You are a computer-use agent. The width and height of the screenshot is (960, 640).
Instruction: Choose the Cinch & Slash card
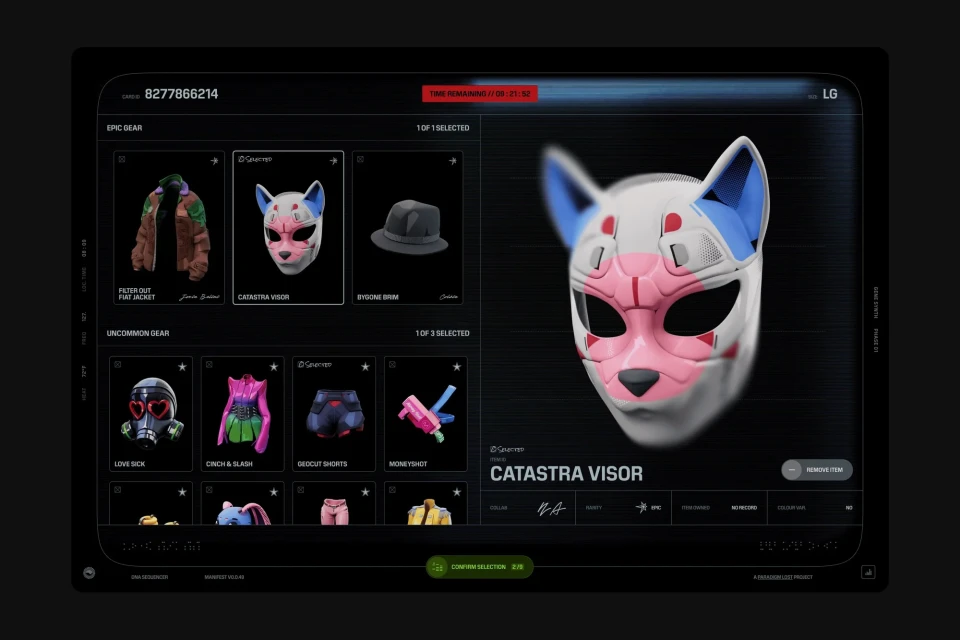[242, 413]
